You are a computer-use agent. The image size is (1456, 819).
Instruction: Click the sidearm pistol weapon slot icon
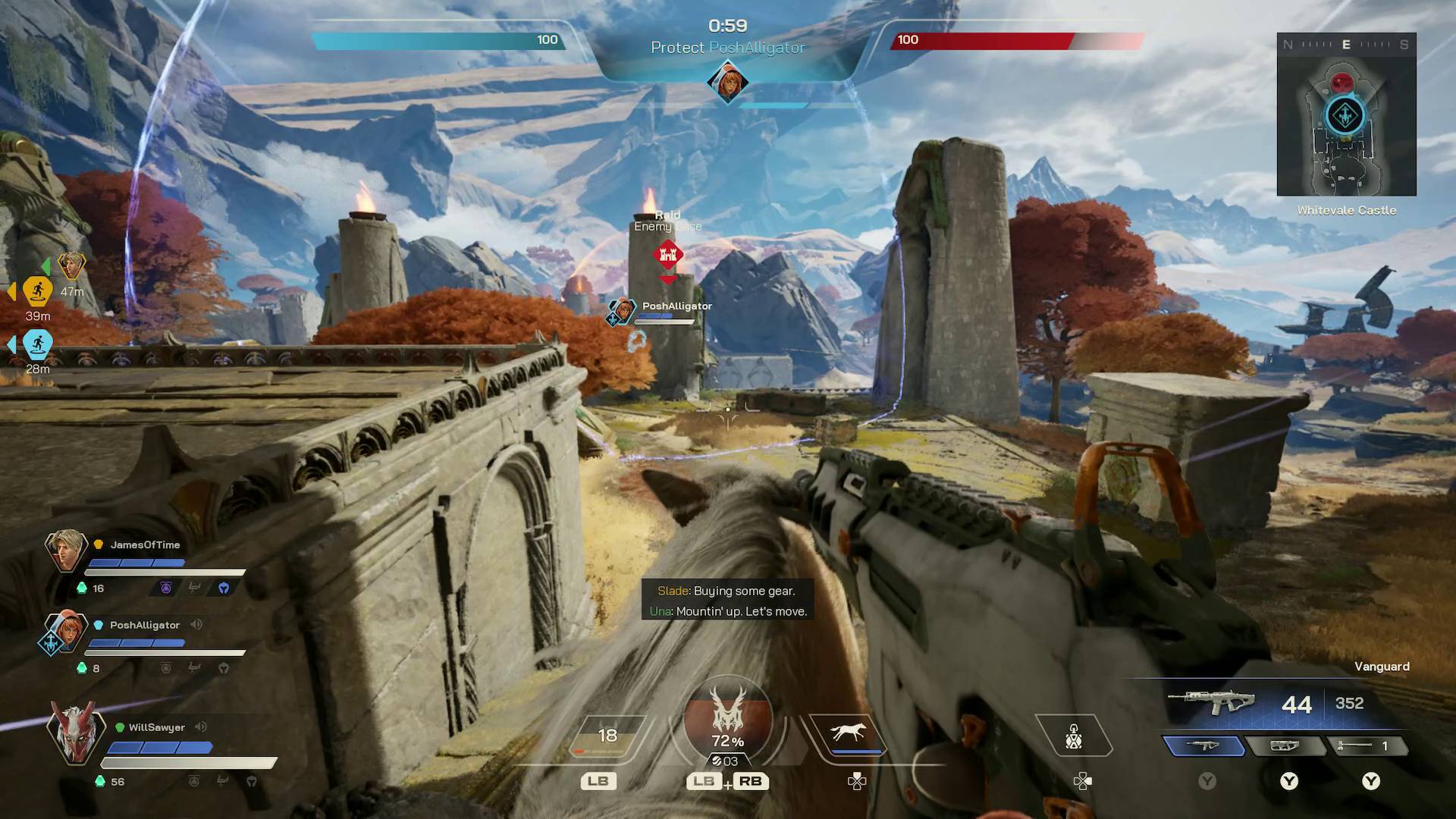tap(1287, 745)
